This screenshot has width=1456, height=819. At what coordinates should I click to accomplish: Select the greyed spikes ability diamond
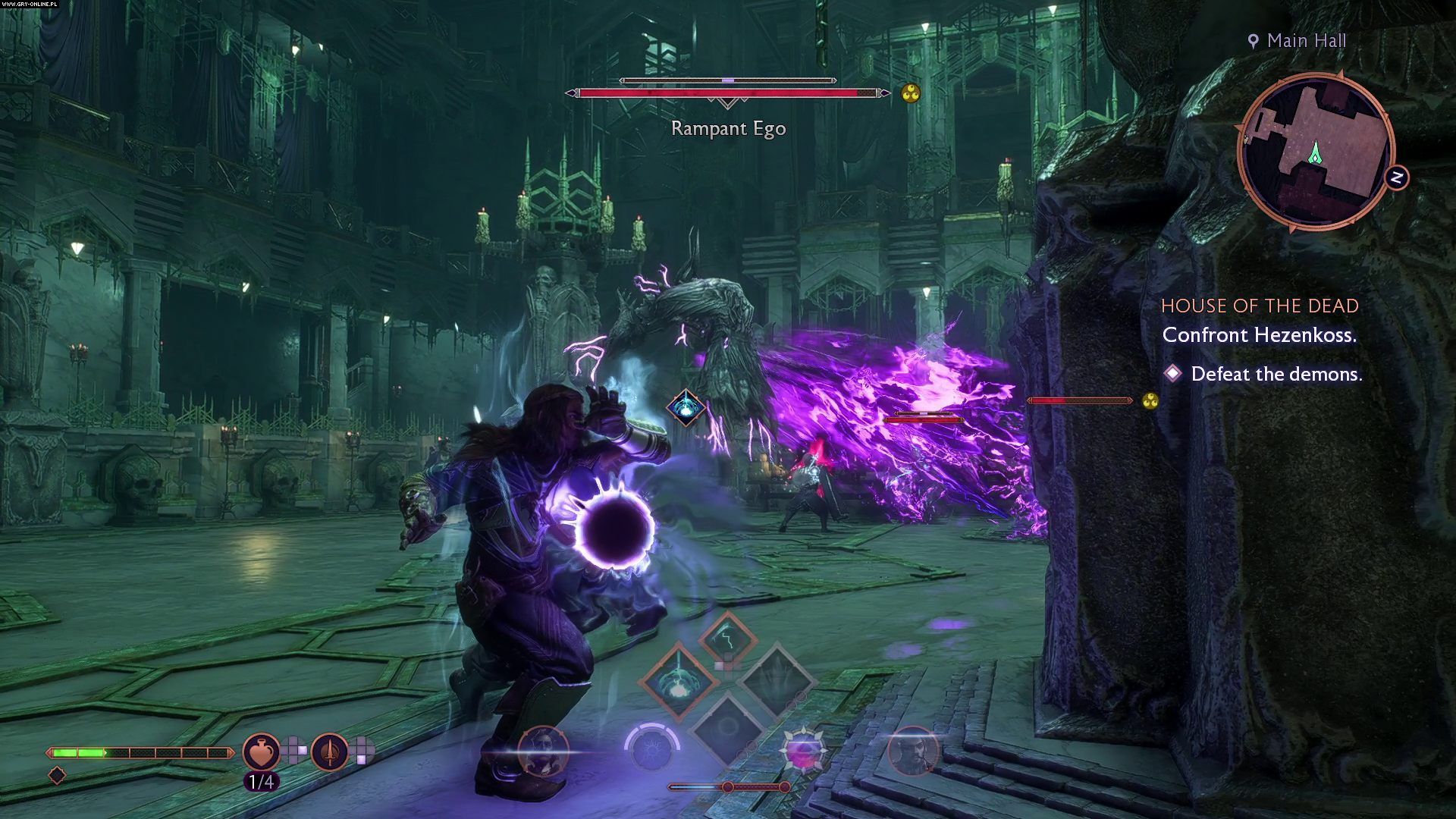tap(777, 680)
